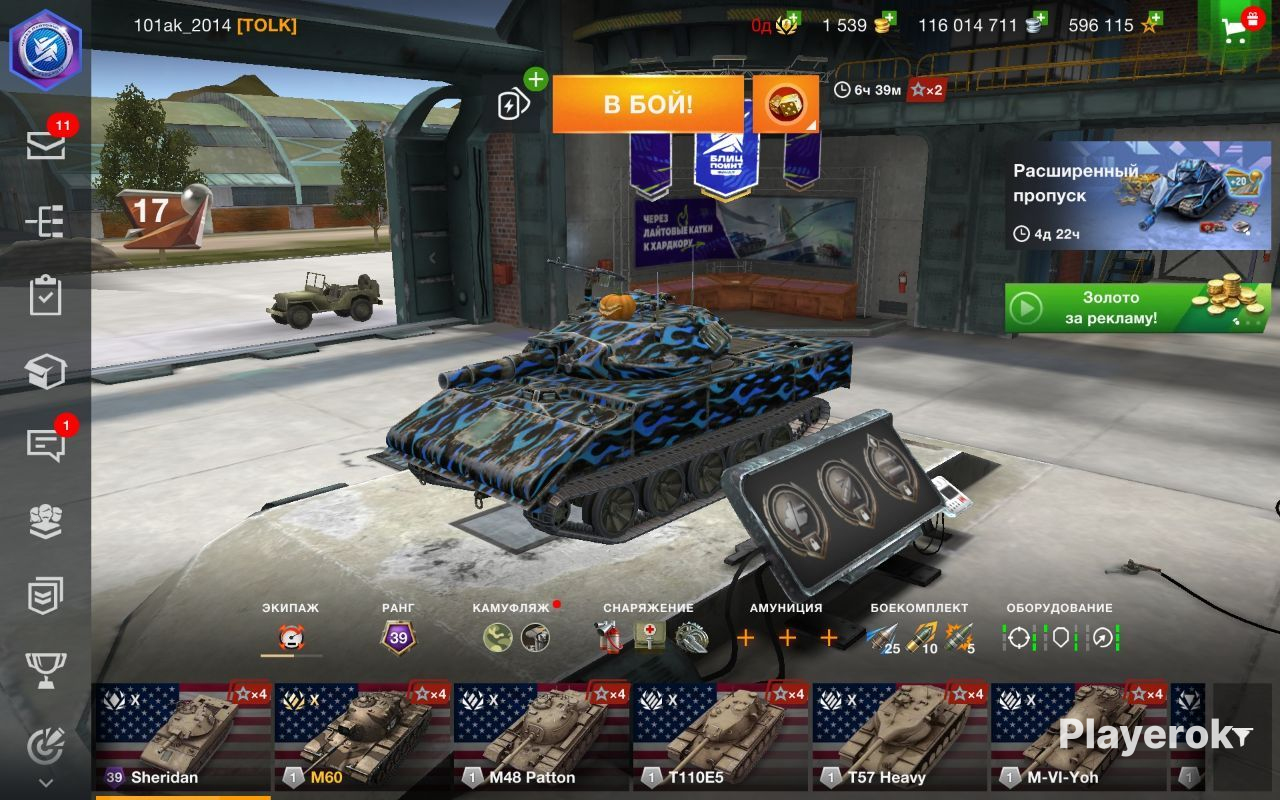Image resolution: width=1280 pixels, height=800 pixels.
Task: Pick the T110E5 tank card
Action: click(x=720, y=735)
